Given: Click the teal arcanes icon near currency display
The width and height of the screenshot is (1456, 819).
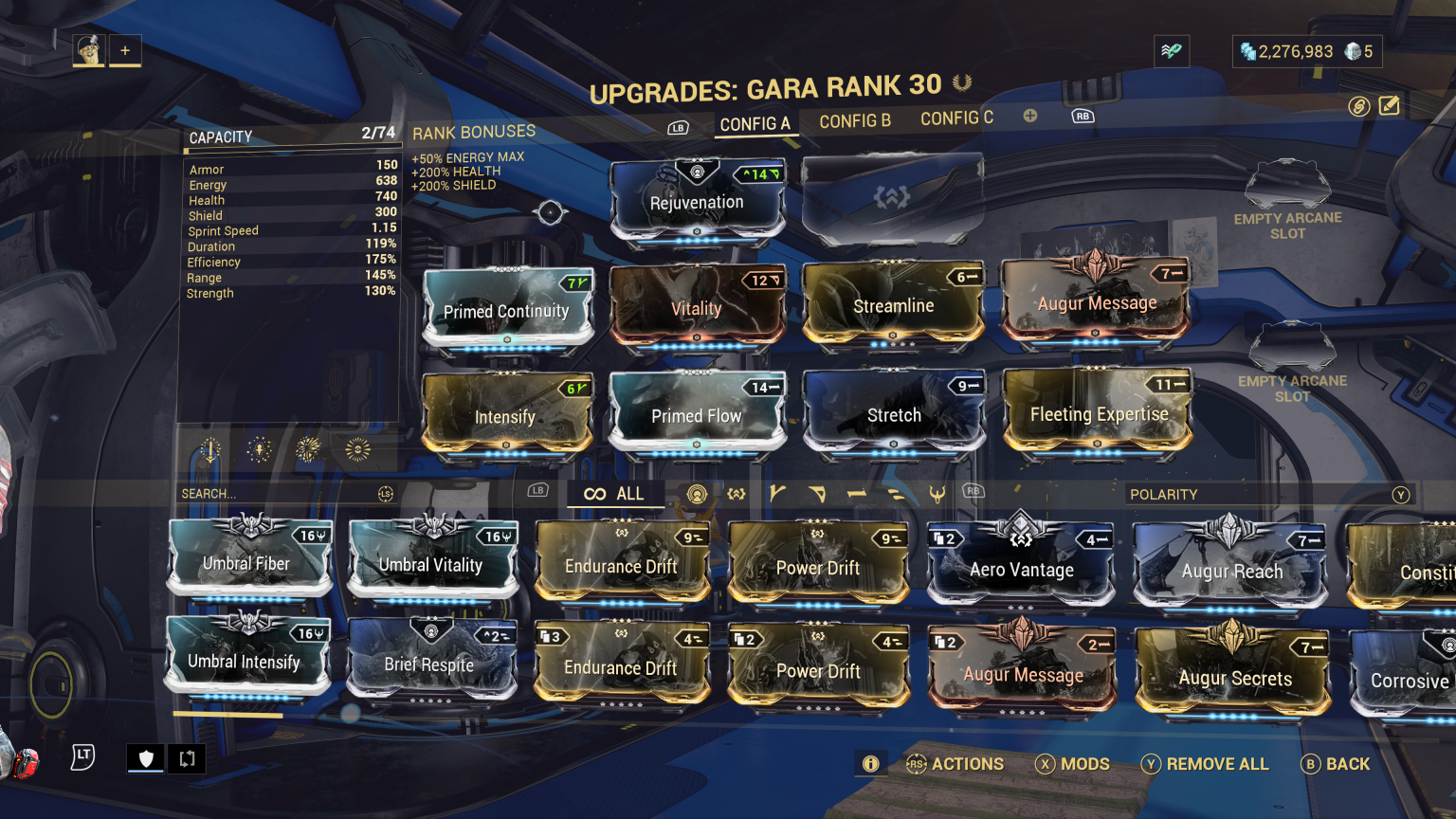Looking at the screenshot, I should point(1172,51).
